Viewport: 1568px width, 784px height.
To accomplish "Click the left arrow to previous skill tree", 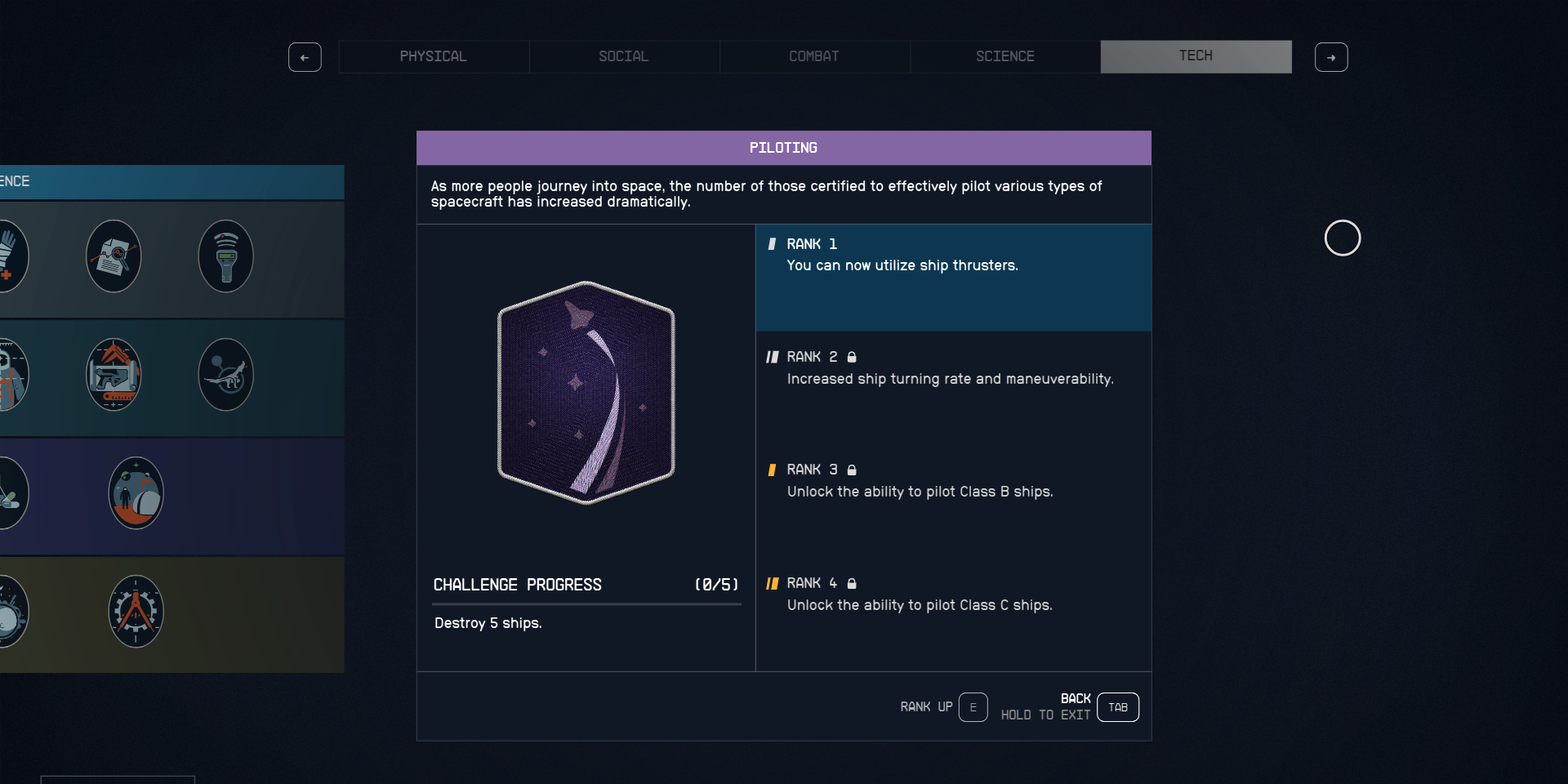I will click(305, 57).
